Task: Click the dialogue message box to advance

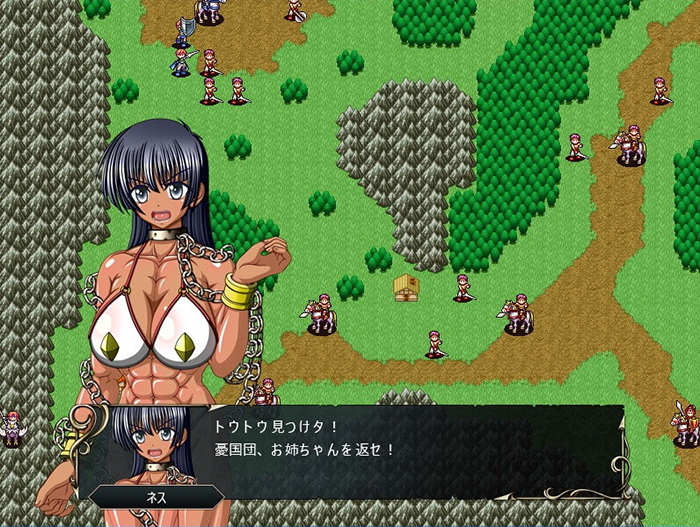Action: [400, 450]
